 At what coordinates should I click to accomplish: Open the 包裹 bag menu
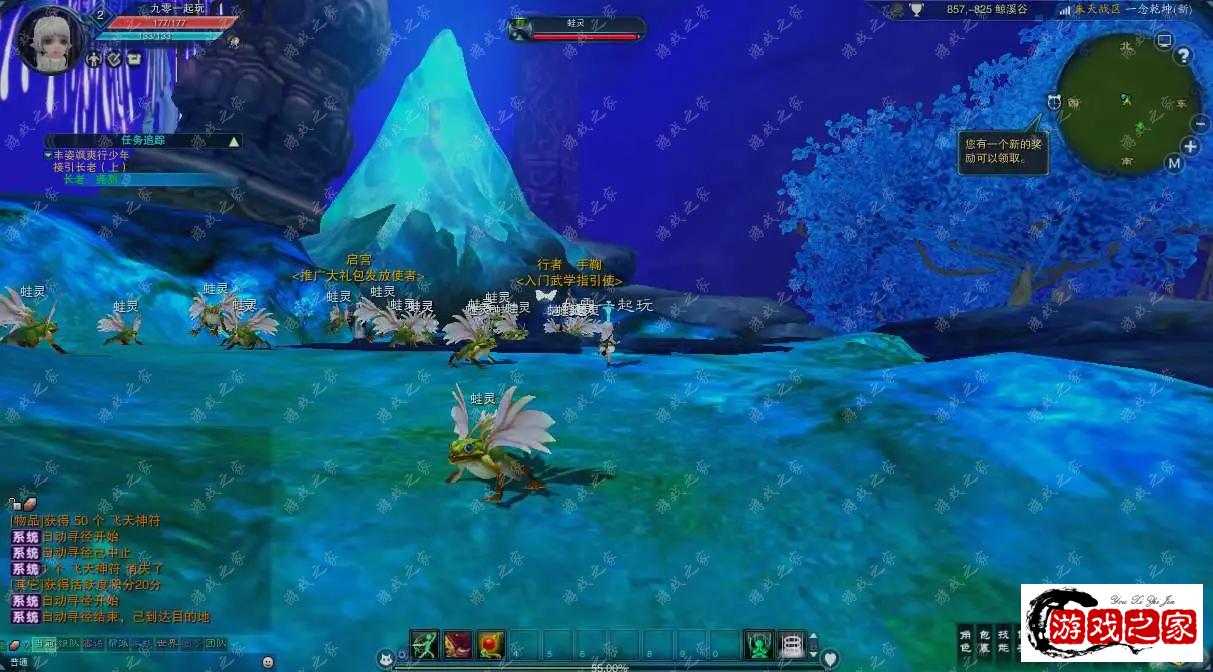pyautogui.click(x=984, y=641)
